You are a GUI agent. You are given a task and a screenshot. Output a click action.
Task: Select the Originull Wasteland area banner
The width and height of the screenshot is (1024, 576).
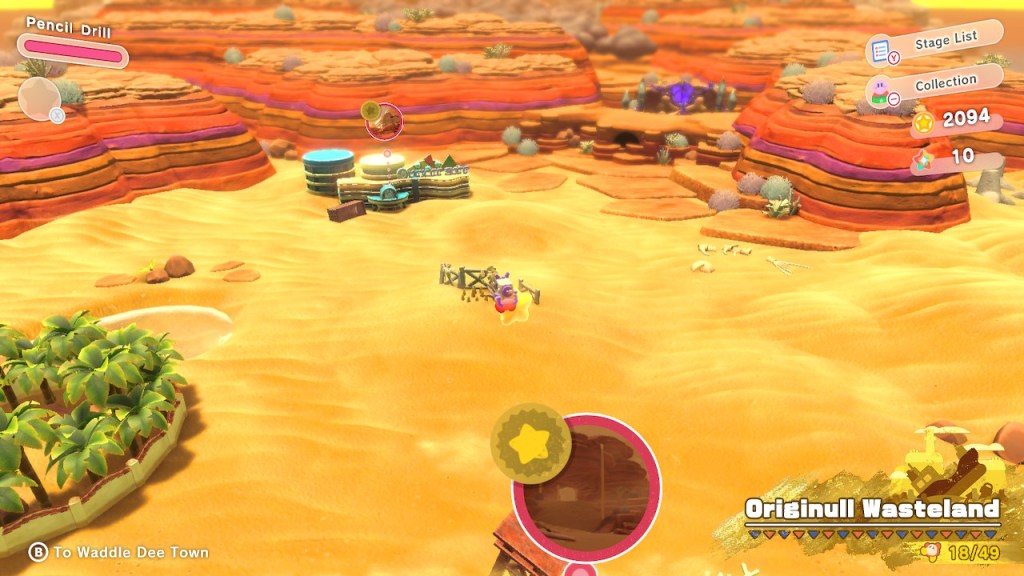[872, 509]
